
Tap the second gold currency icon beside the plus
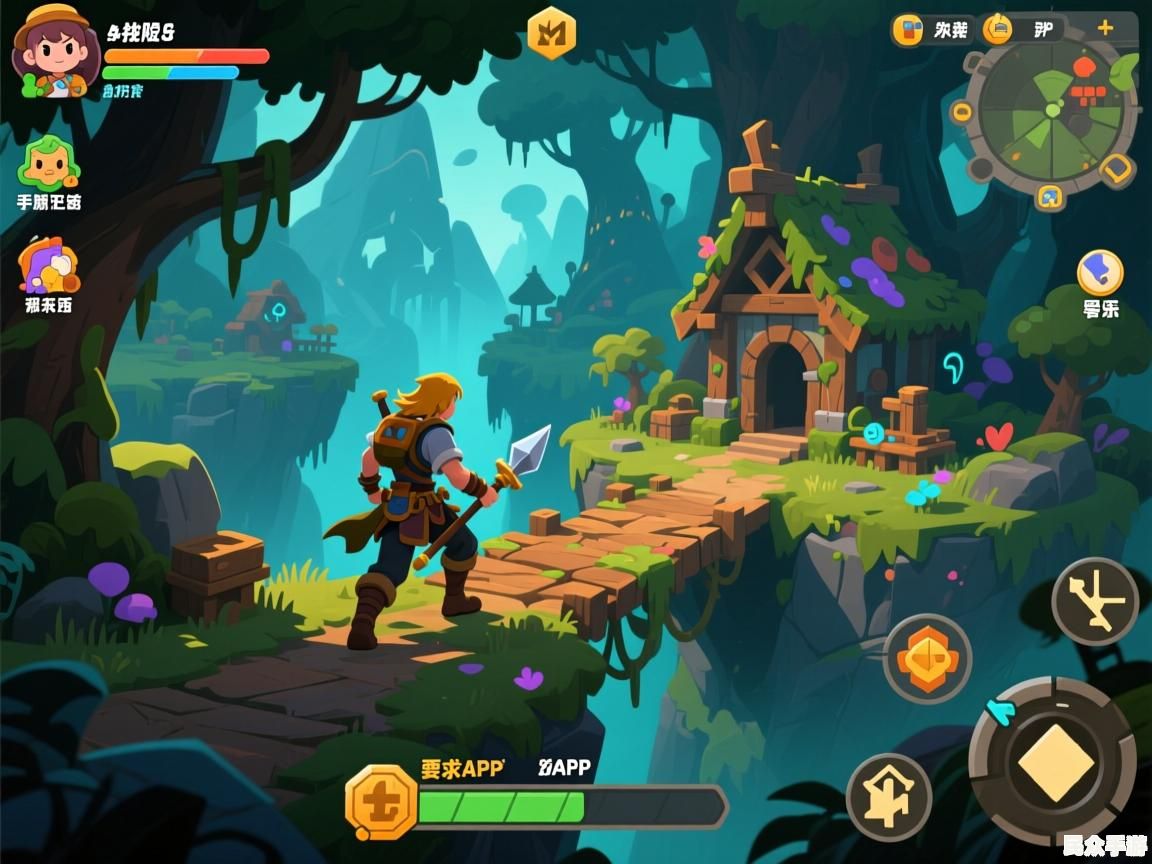[x=998, y=30]
